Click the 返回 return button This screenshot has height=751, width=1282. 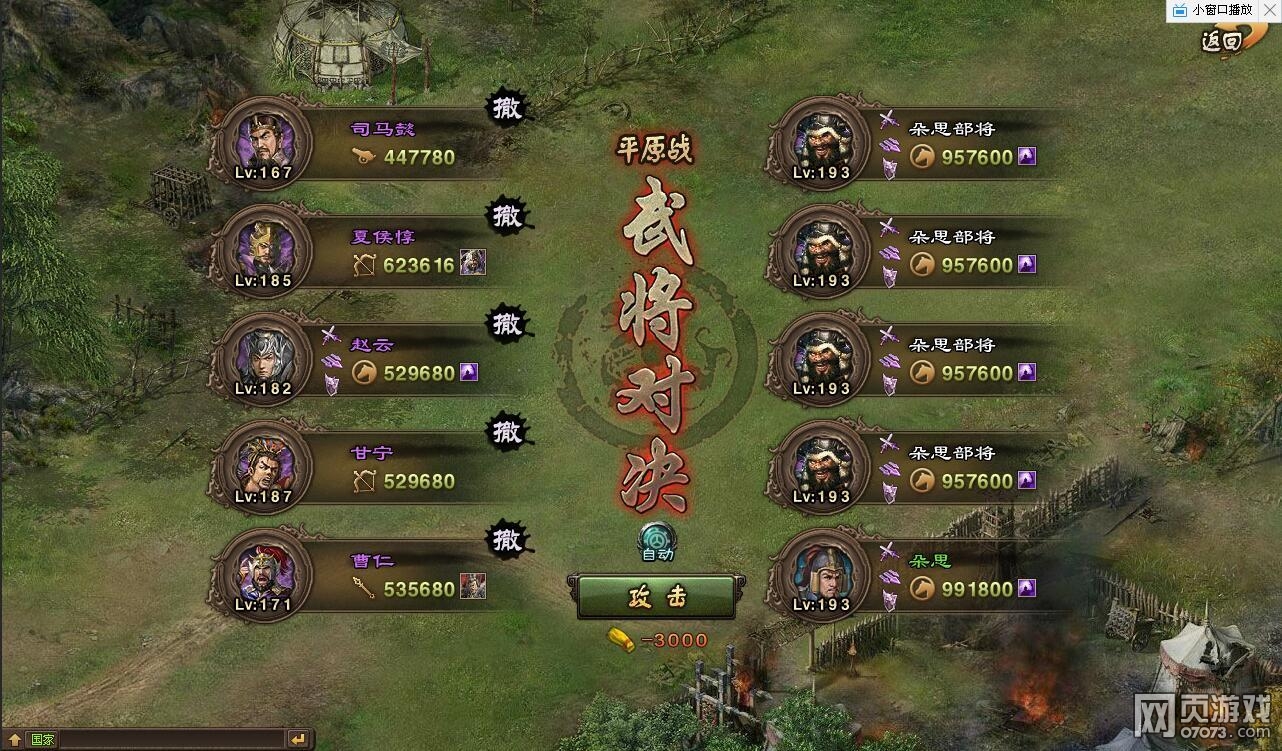pyautogui.click(x=1222, y=40)
